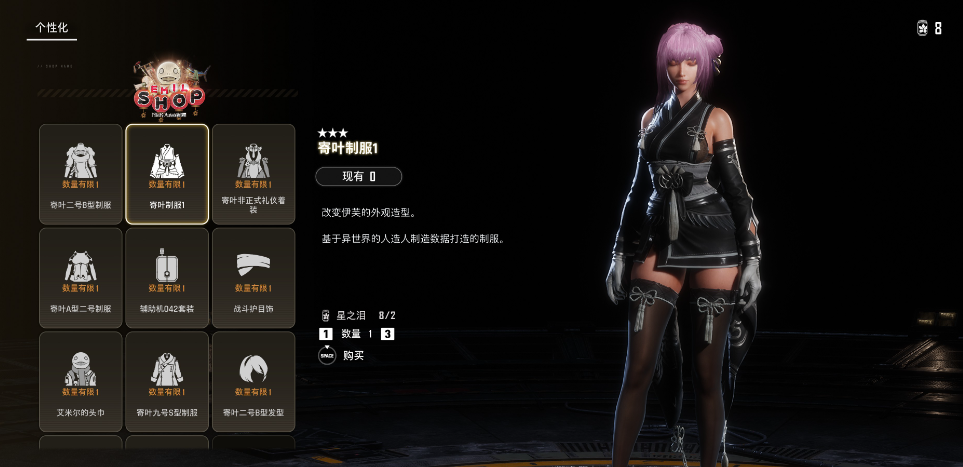963x467 pixels.
Task: Choose the 辅助机042套装 item tile
Action: [x=167, y=277]
